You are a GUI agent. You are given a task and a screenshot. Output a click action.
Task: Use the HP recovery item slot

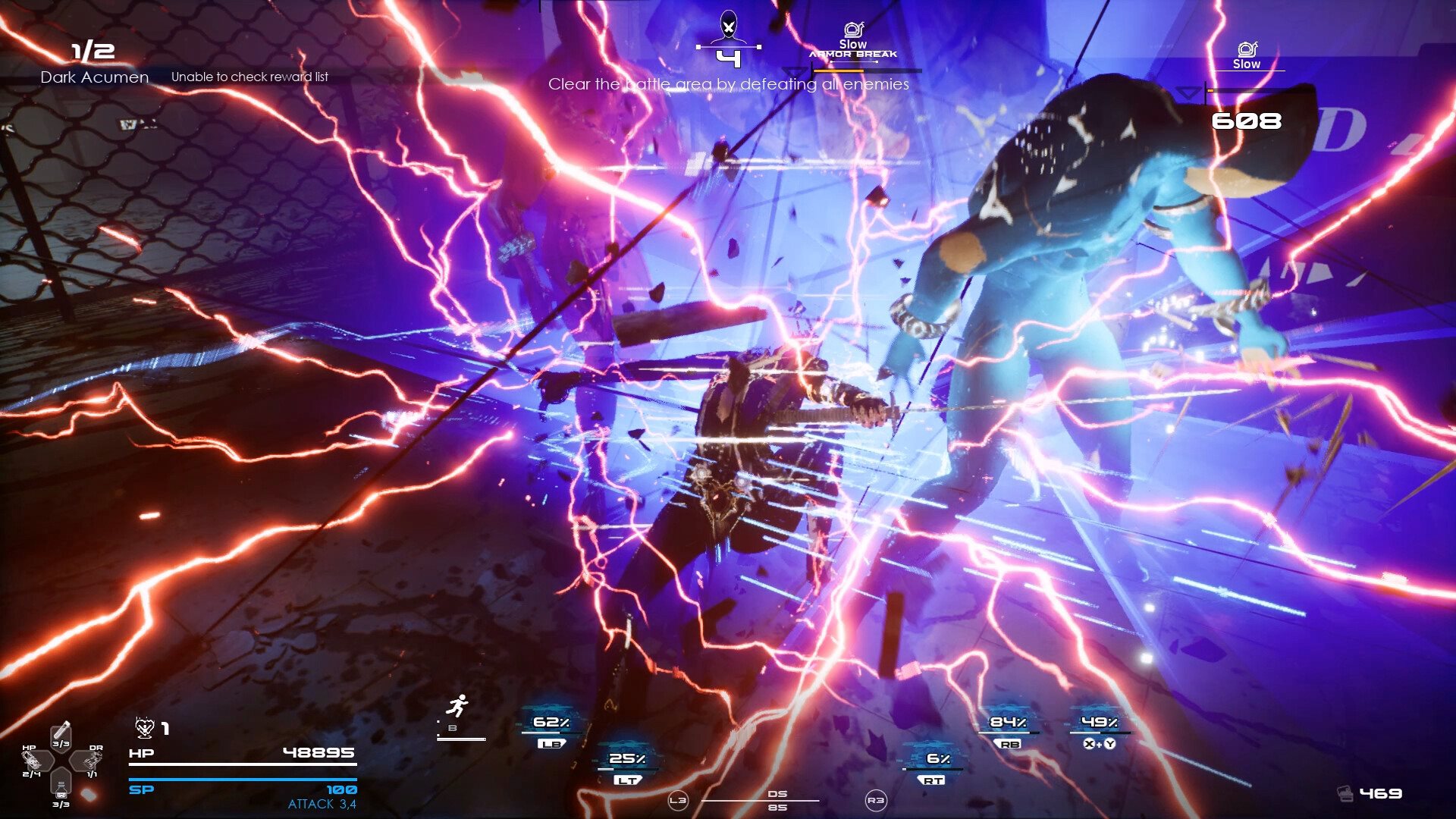34,760
